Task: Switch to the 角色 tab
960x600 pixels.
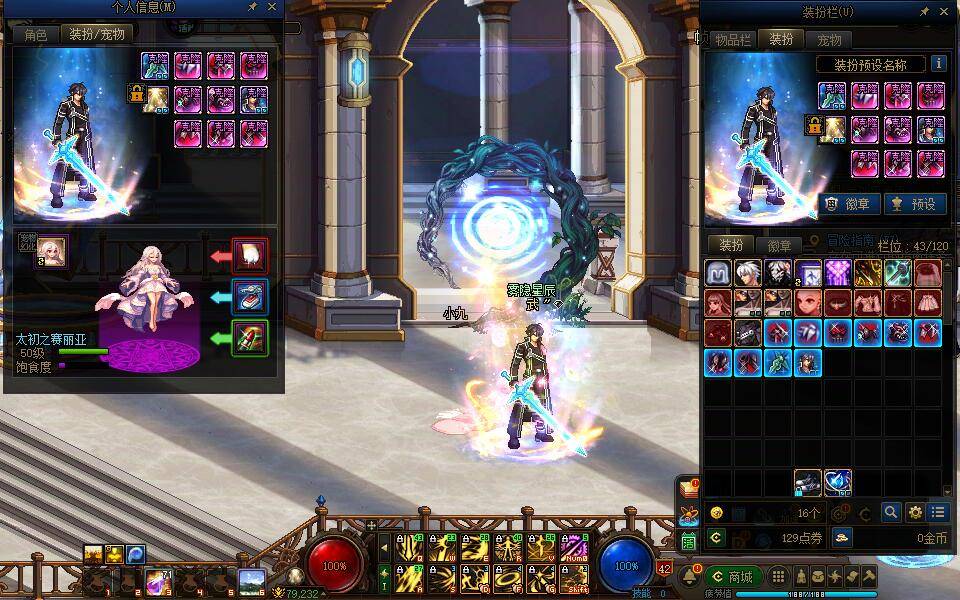Action: 36,33
